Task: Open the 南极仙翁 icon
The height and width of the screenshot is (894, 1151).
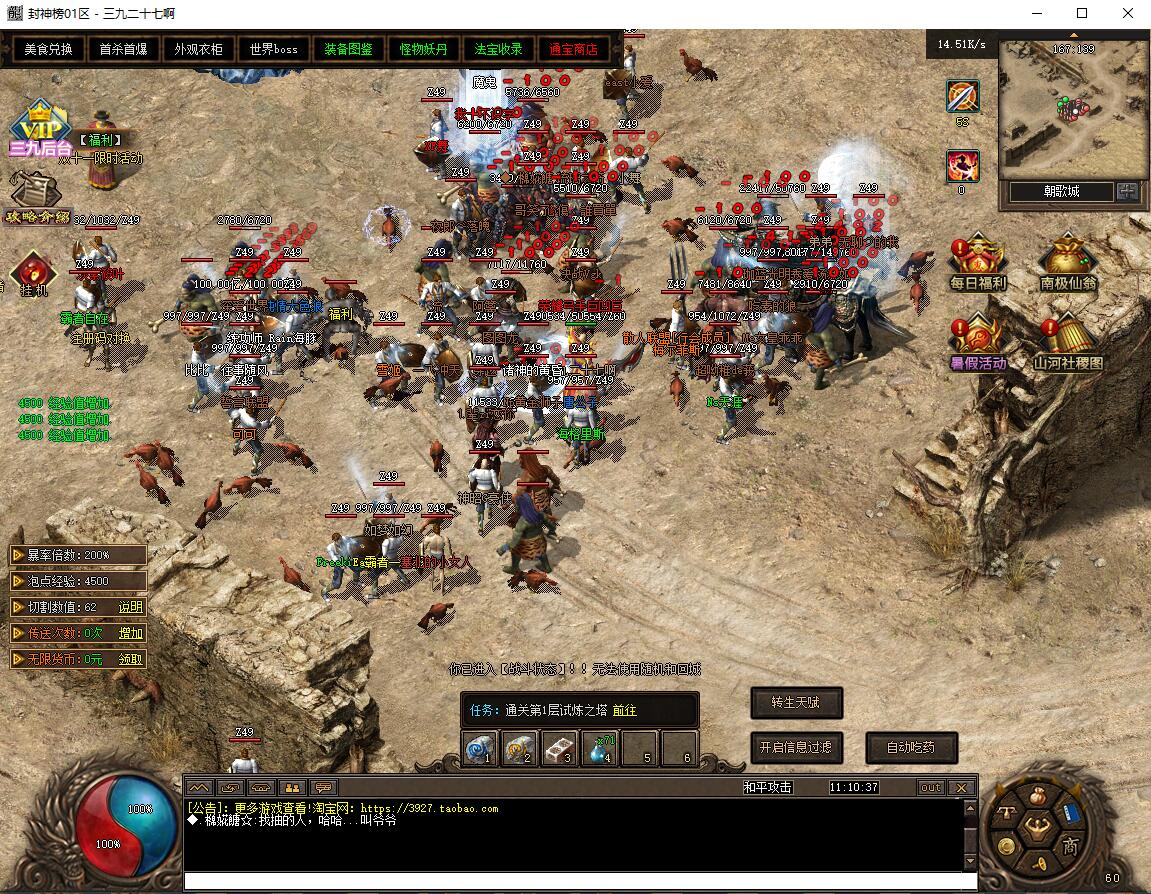Action: pos(1067,263)
